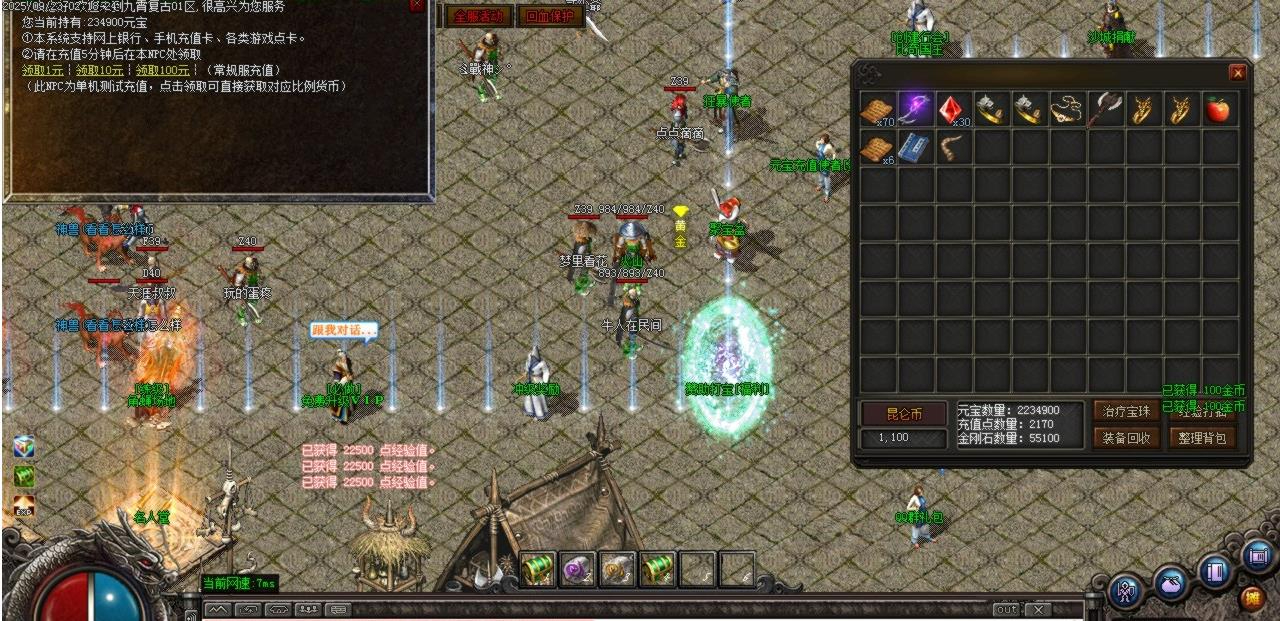Open 装备回收 equipment recycling
The width and height of the screenshot is (1280, 621).
tap(1126, 437)
